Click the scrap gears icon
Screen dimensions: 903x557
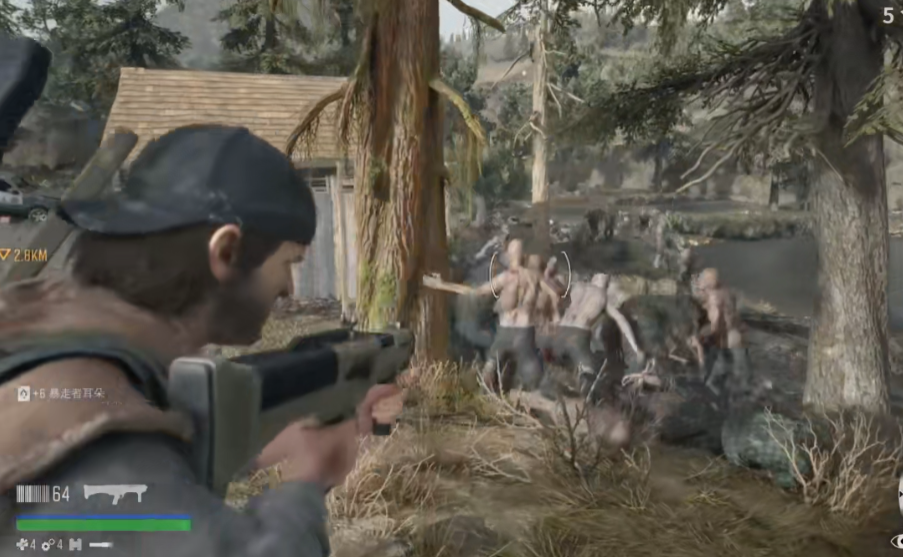(x=46, y=545)
